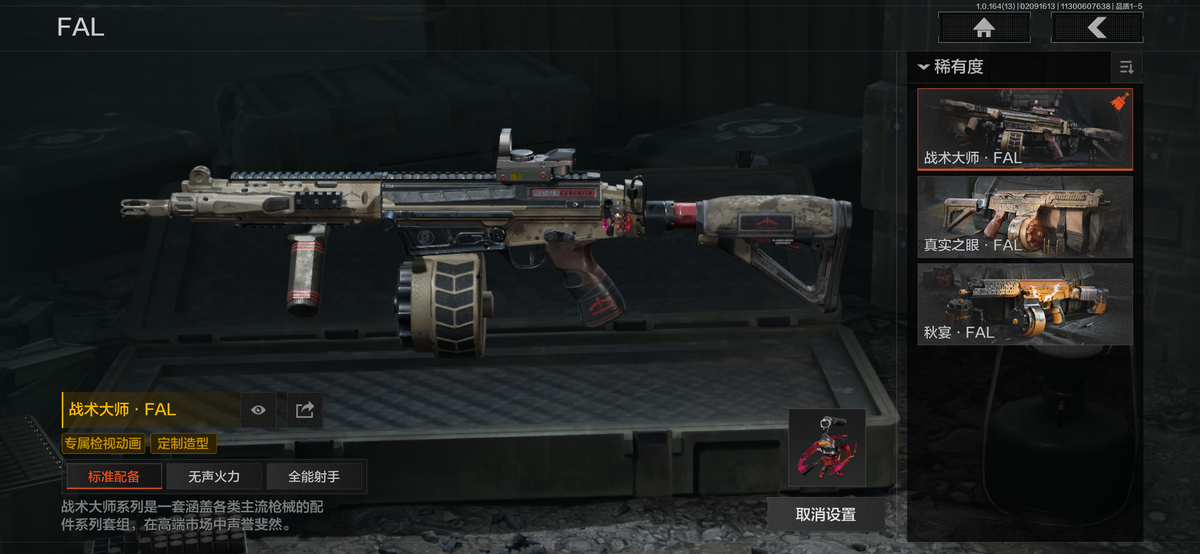The height and width of the screenshot is (554, 1200).
Task: Show the 专属检视动画 tag details
Action: (x=104, y=443)
